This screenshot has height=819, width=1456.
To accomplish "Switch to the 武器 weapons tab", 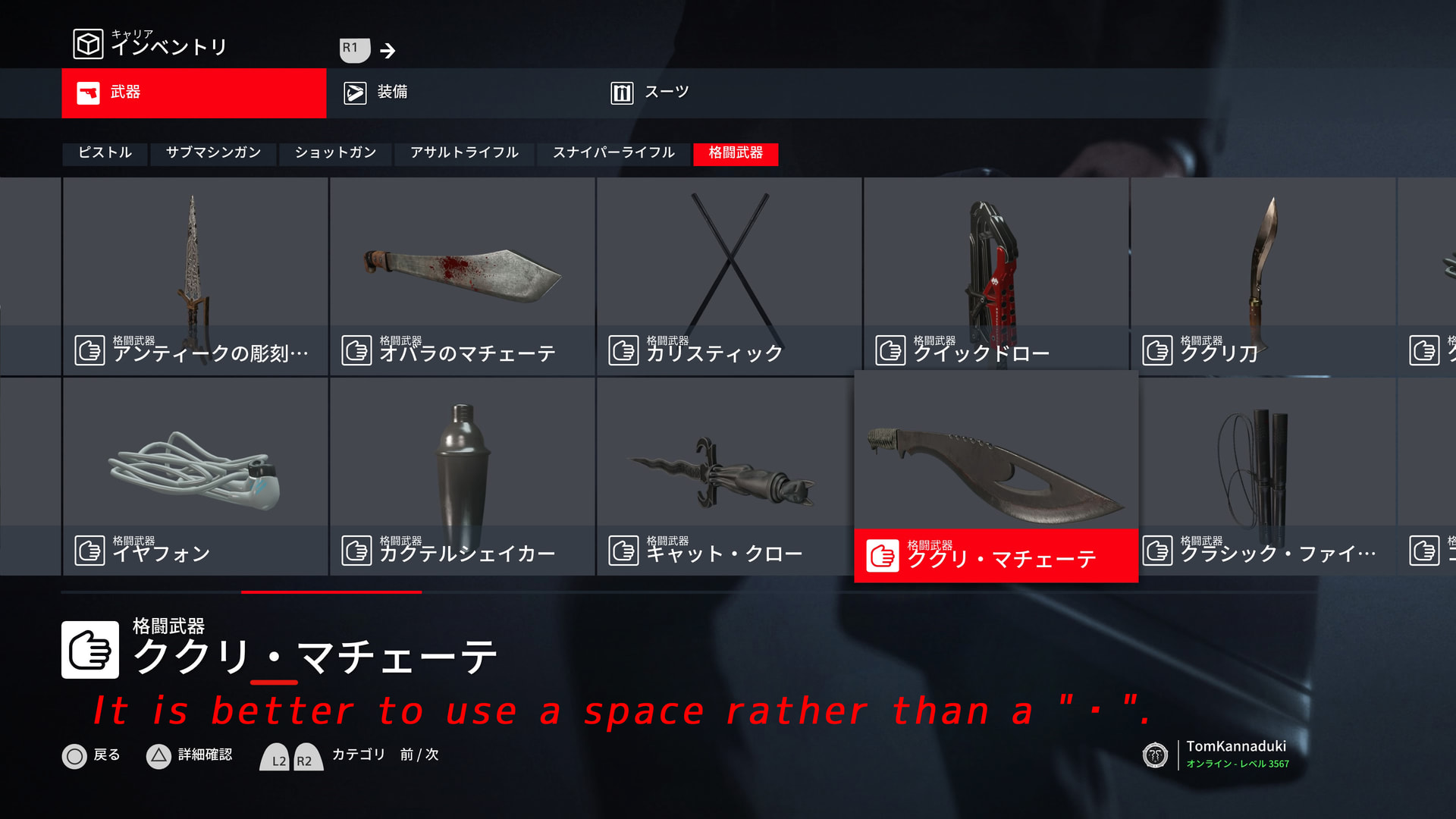I will click(x=193, y=93).
